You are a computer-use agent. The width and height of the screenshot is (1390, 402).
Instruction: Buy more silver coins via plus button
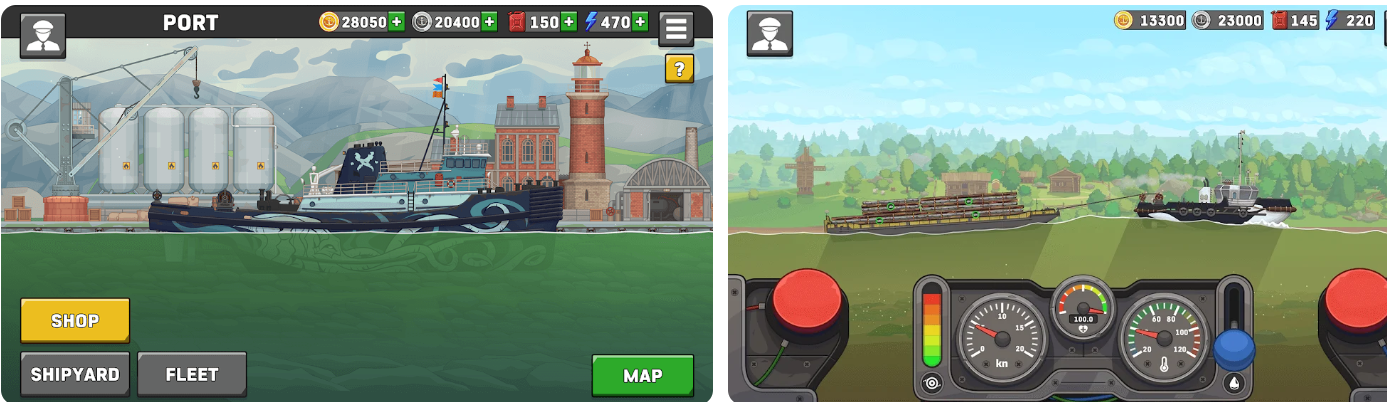tap(489, 22)
